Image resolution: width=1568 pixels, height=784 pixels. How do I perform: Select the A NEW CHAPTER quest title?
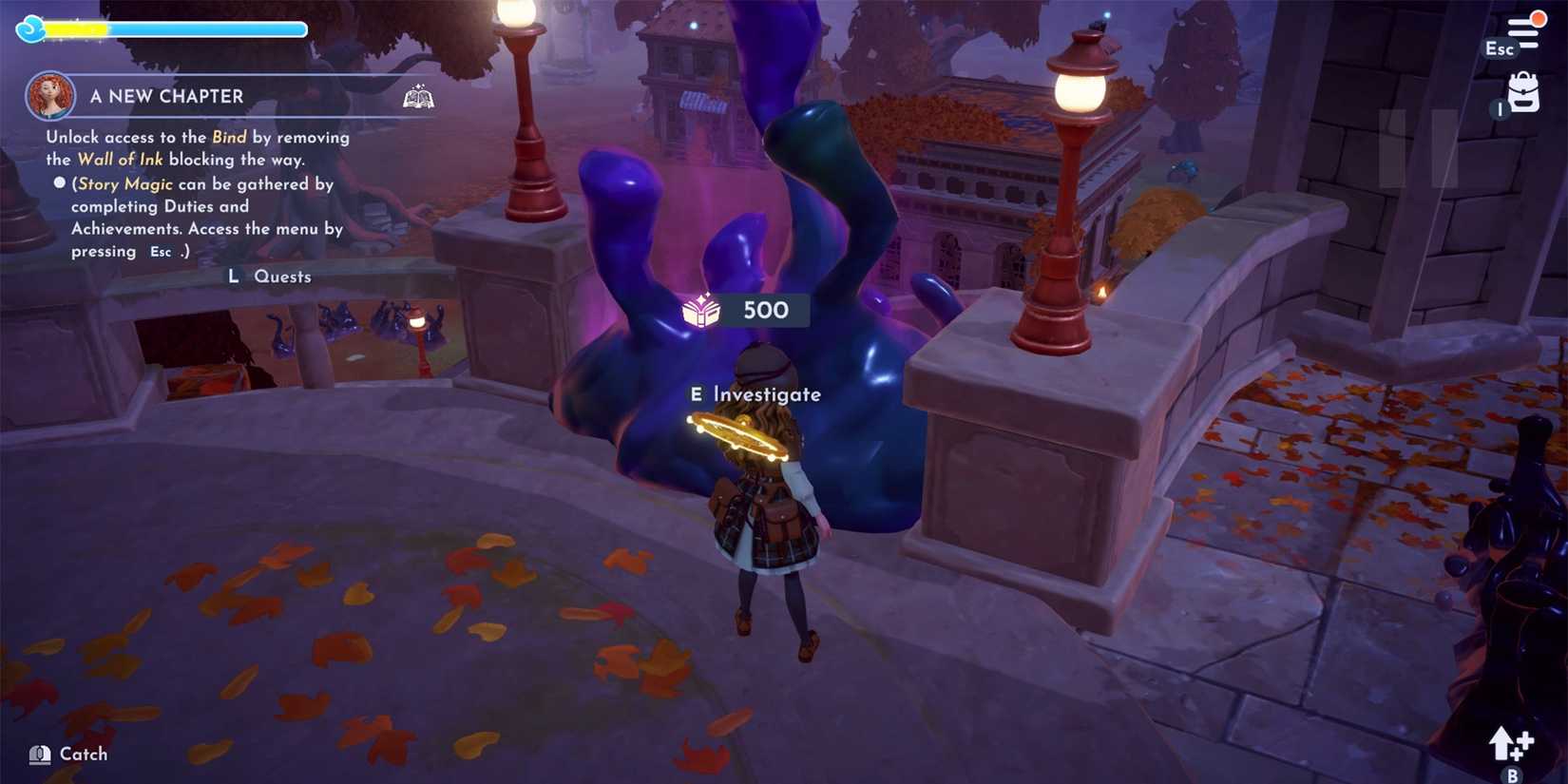[166, 96]
